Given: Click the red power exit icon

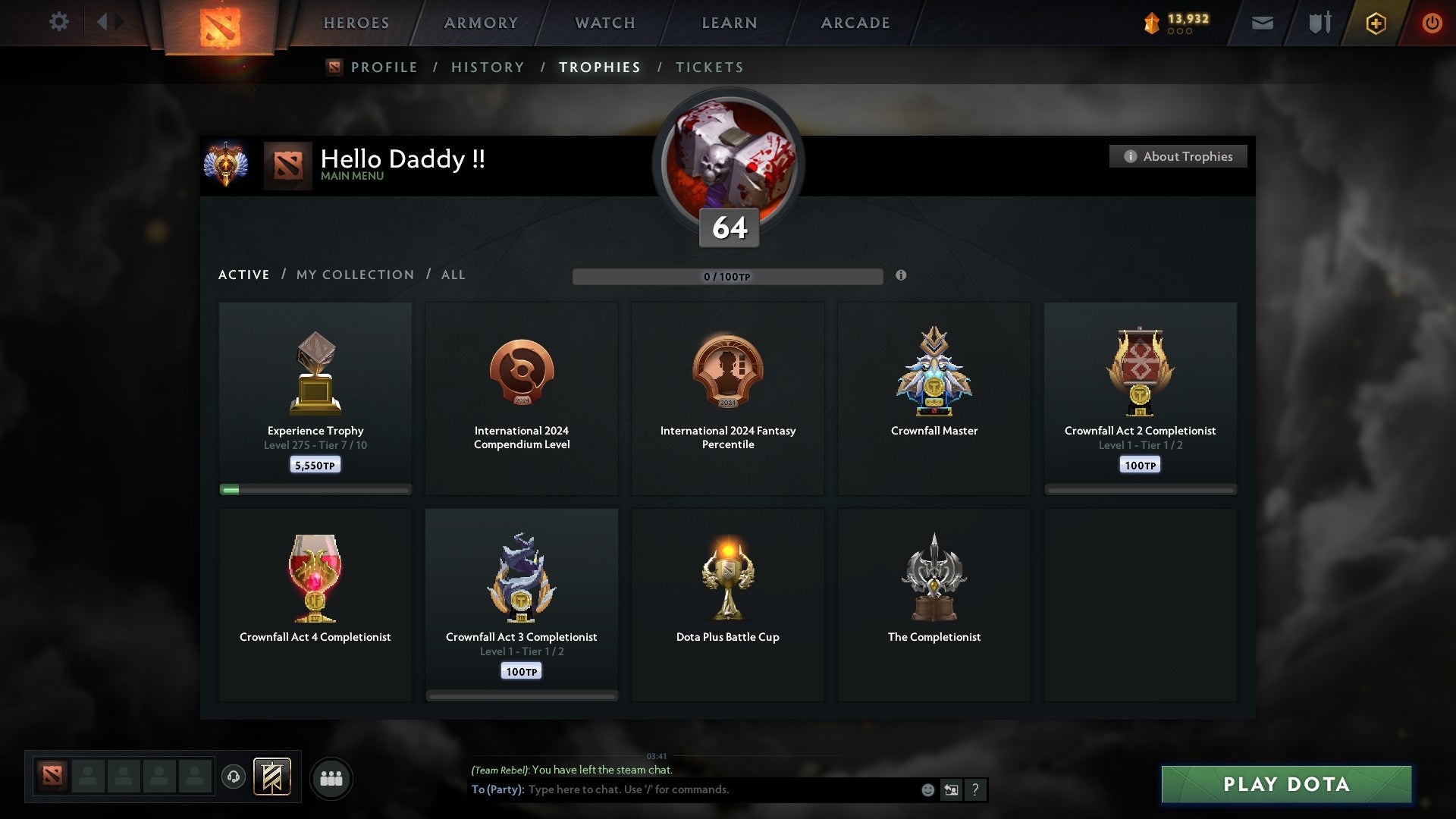Looking at the screenshot, I should [x=1432, y=23].
